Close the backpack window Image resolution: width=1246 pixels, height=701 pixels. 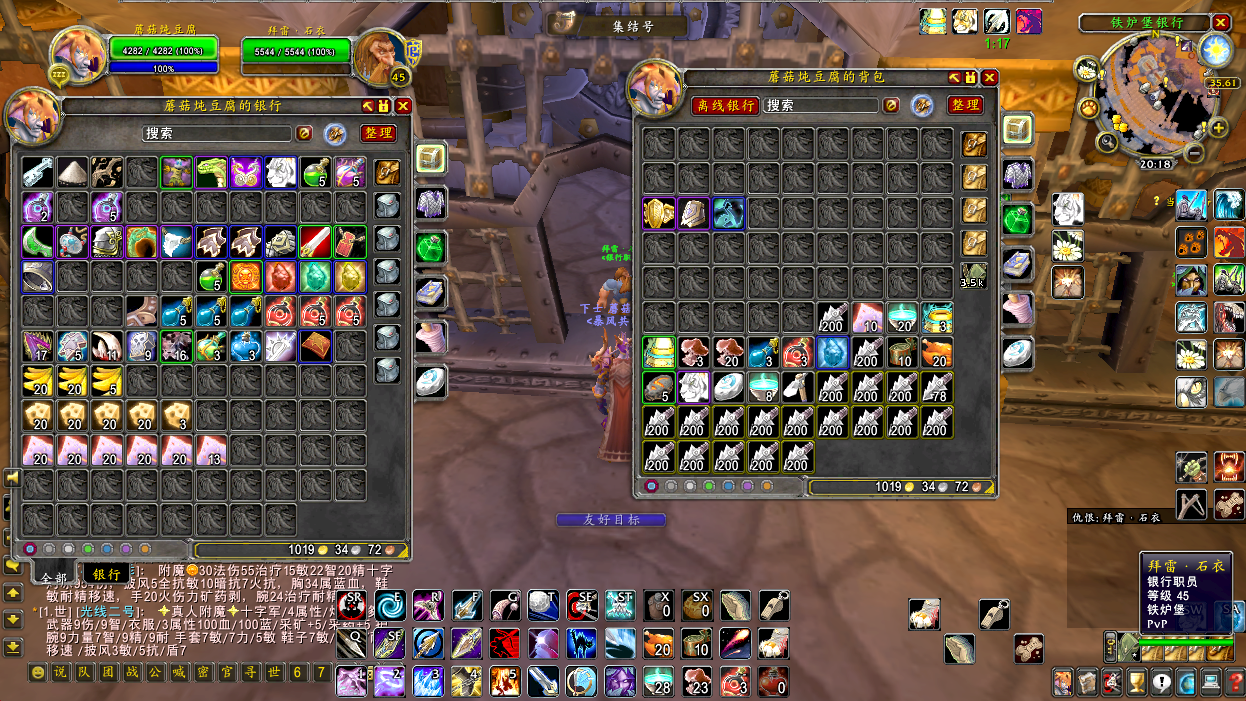coord(989,77)
